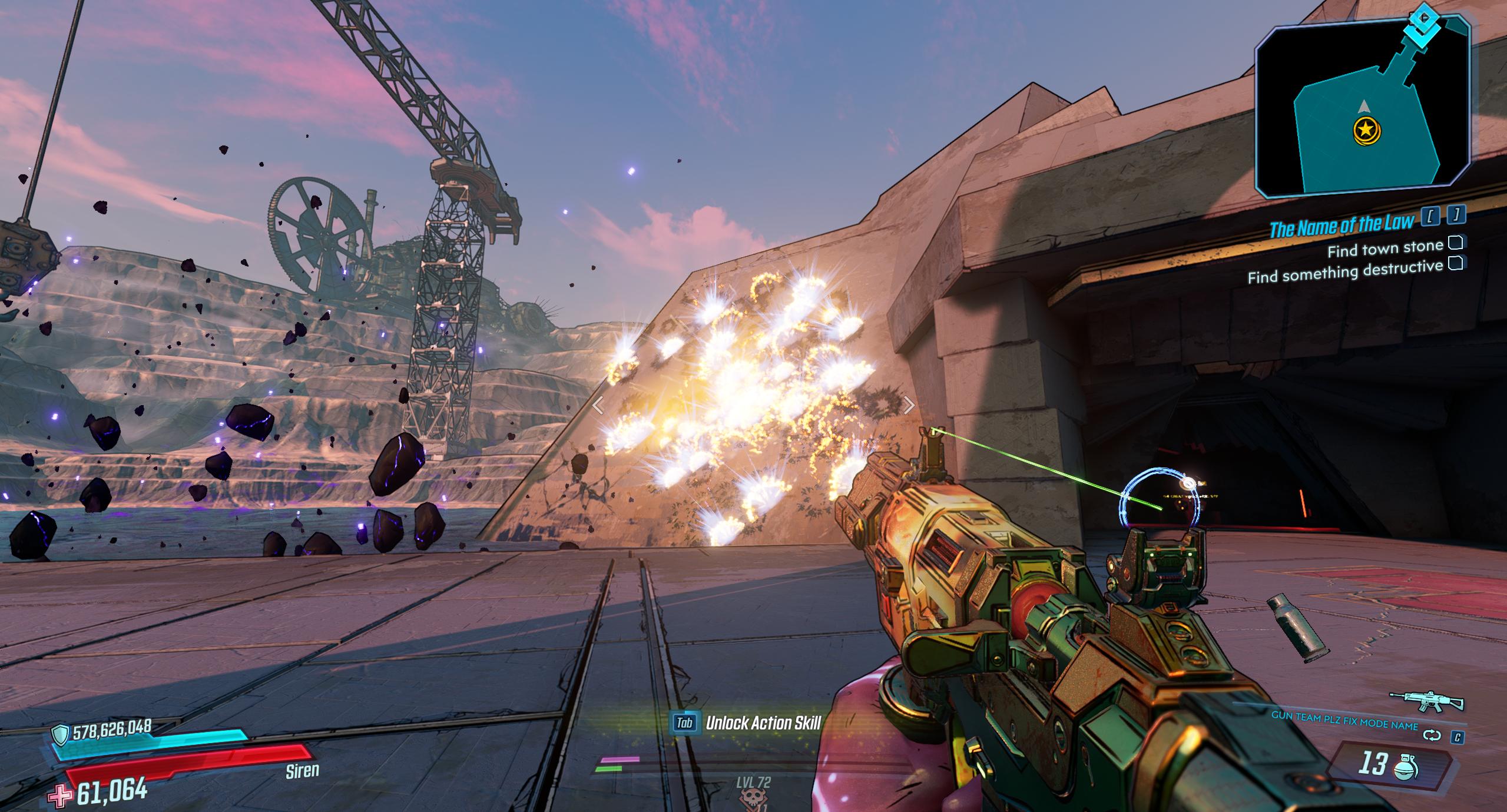1507x812 pixels.
Task: Tick the Find town stone objective box
Action: pos(1456,242)
